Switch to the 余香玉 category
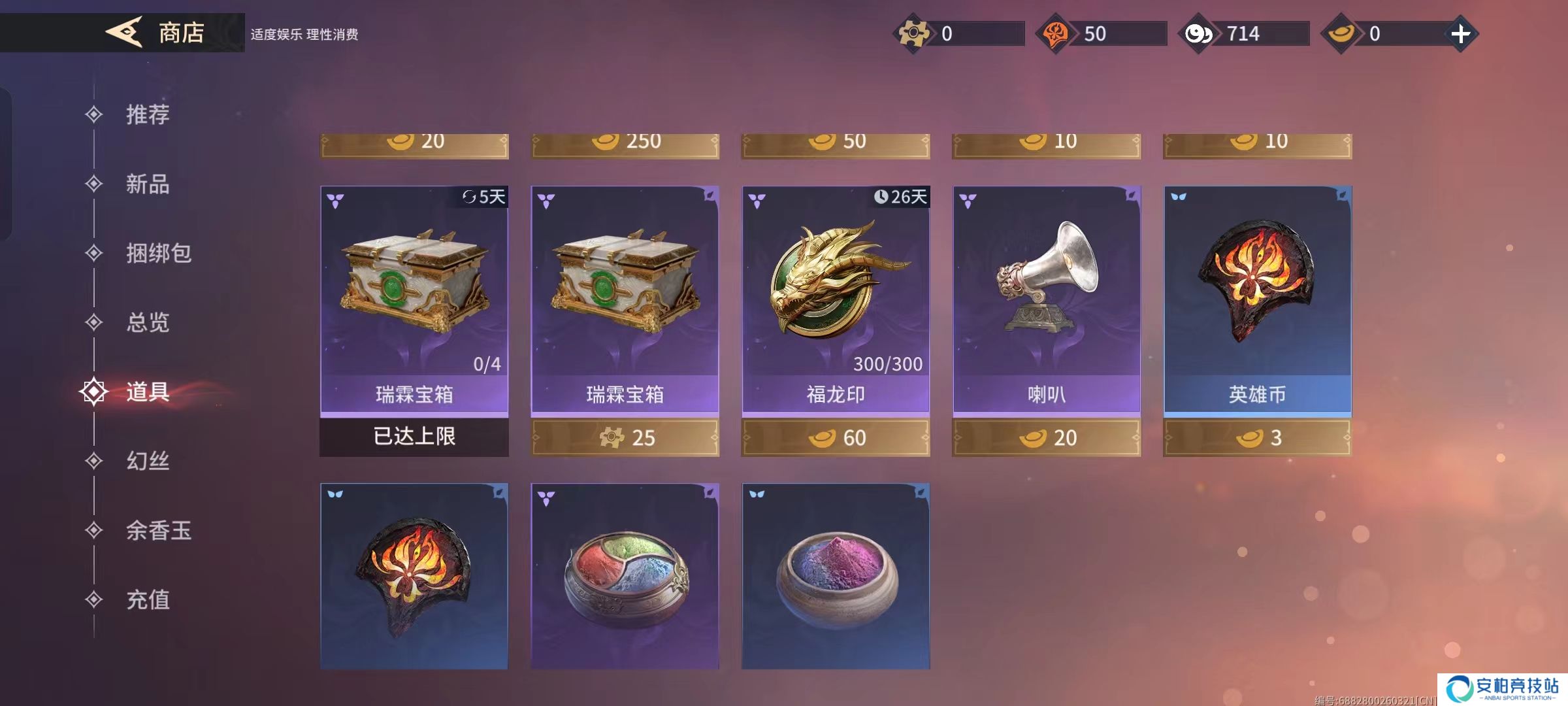Viewport: 1568px width, 706px height. [157, 531]
